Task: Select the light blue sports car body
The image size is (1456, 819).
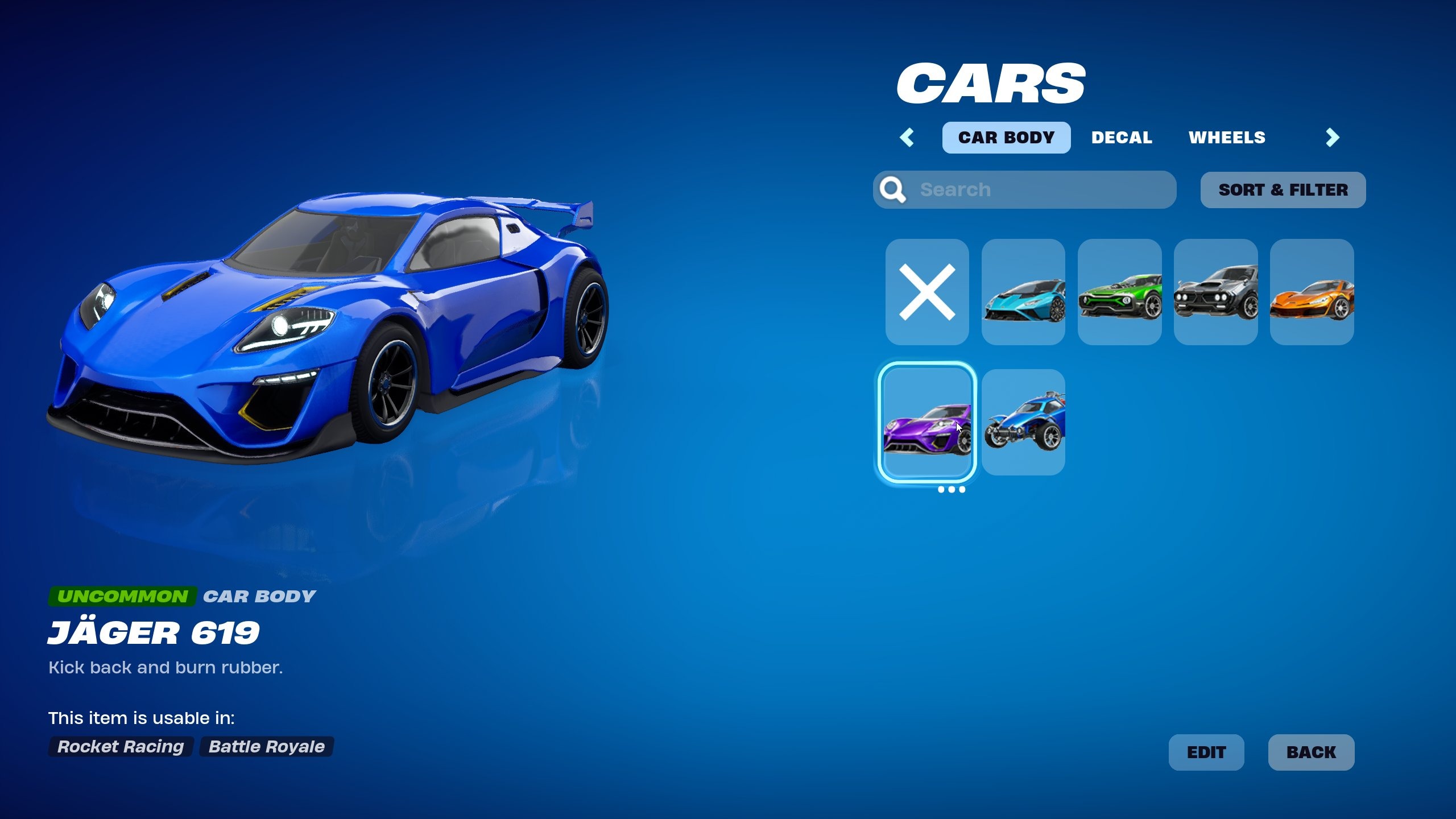Action: pyautogui.click(x=1023, y=292)
